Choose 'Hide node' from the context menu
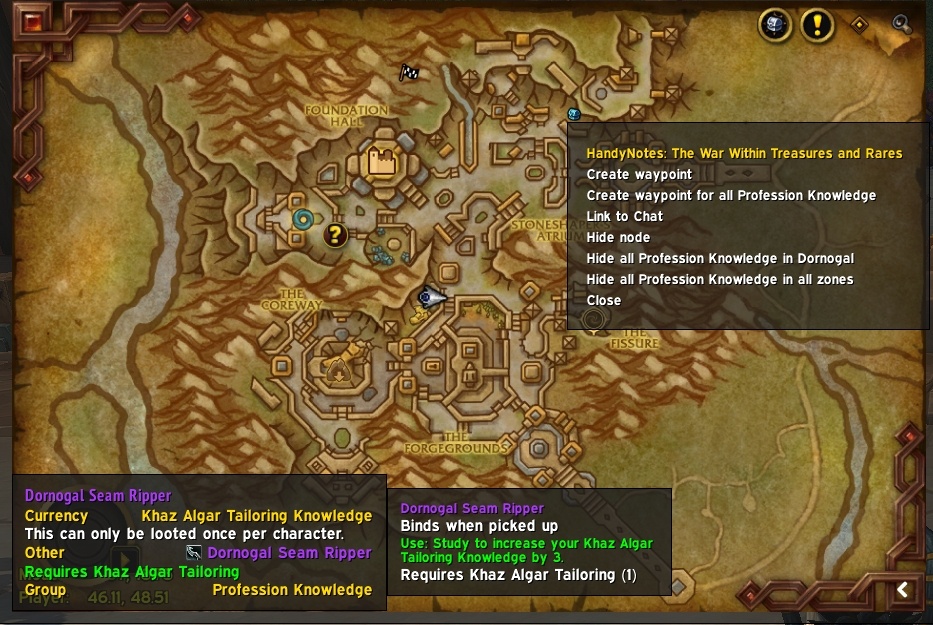The width and height of the screenshot is (933, 625). (618, 238)
